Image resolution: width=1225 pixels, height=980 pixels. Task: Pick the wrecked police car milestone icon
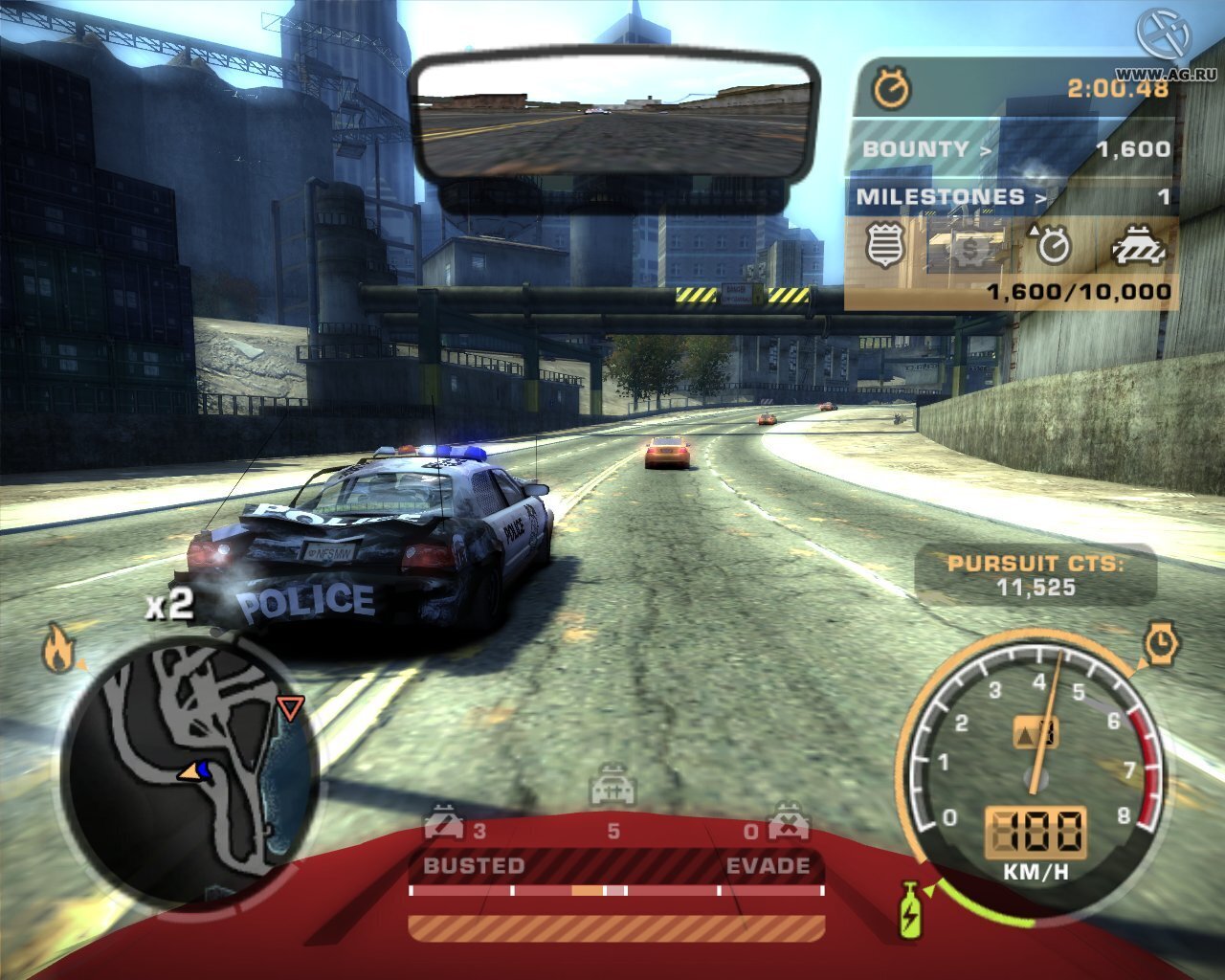[1139, 247]
